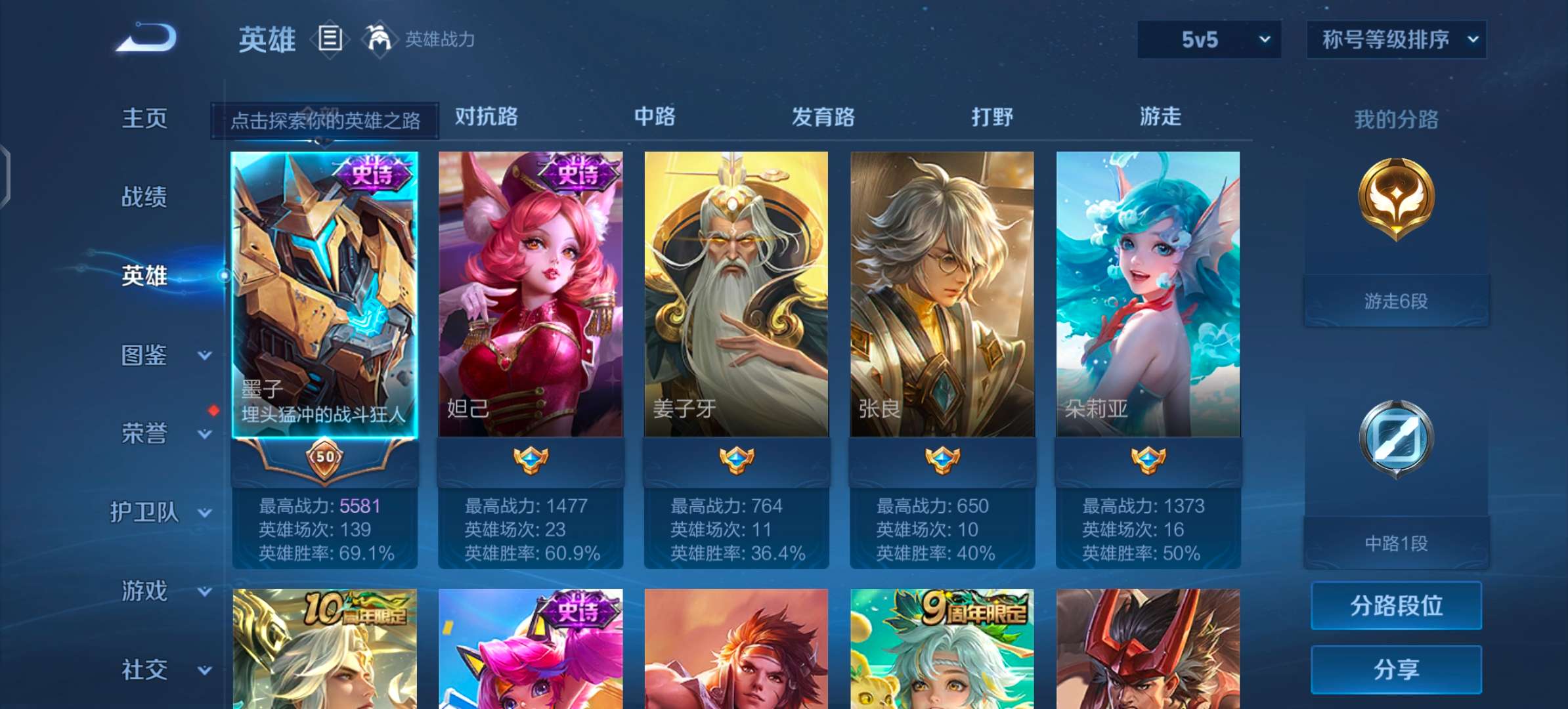Click the 分享 button
The image size is (1568, 709).
pyautogui.click(x=1395, y=668)
